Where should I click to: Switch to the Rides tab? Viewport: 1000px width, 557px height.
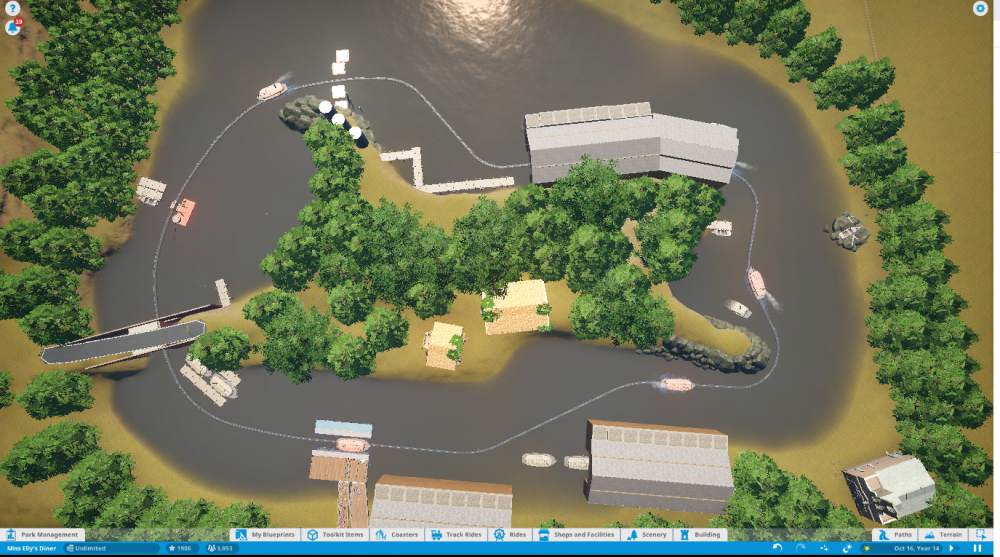coord(511,535)
